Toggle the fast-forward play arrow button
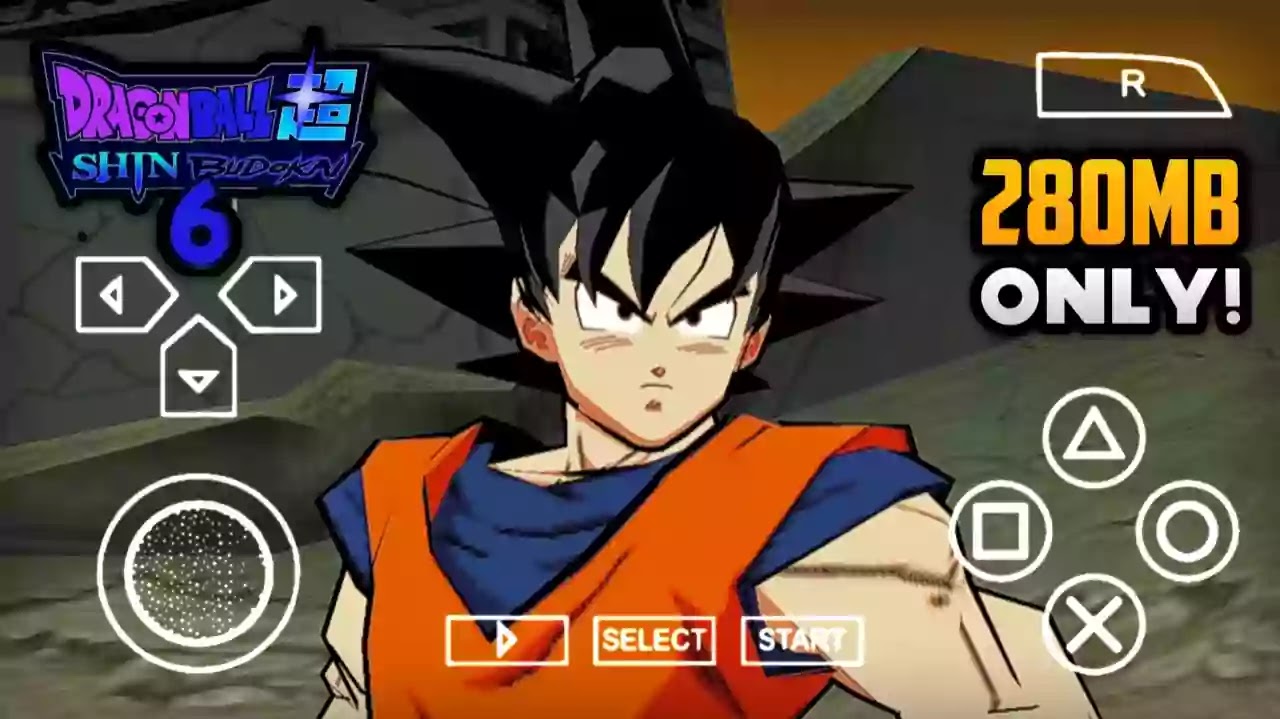The height and width of the screenshot is (719, 1280). [507, 641]
